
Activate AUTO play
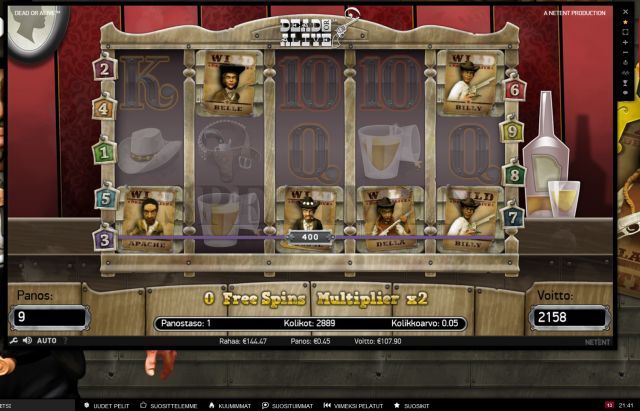(x=46, y=341)
